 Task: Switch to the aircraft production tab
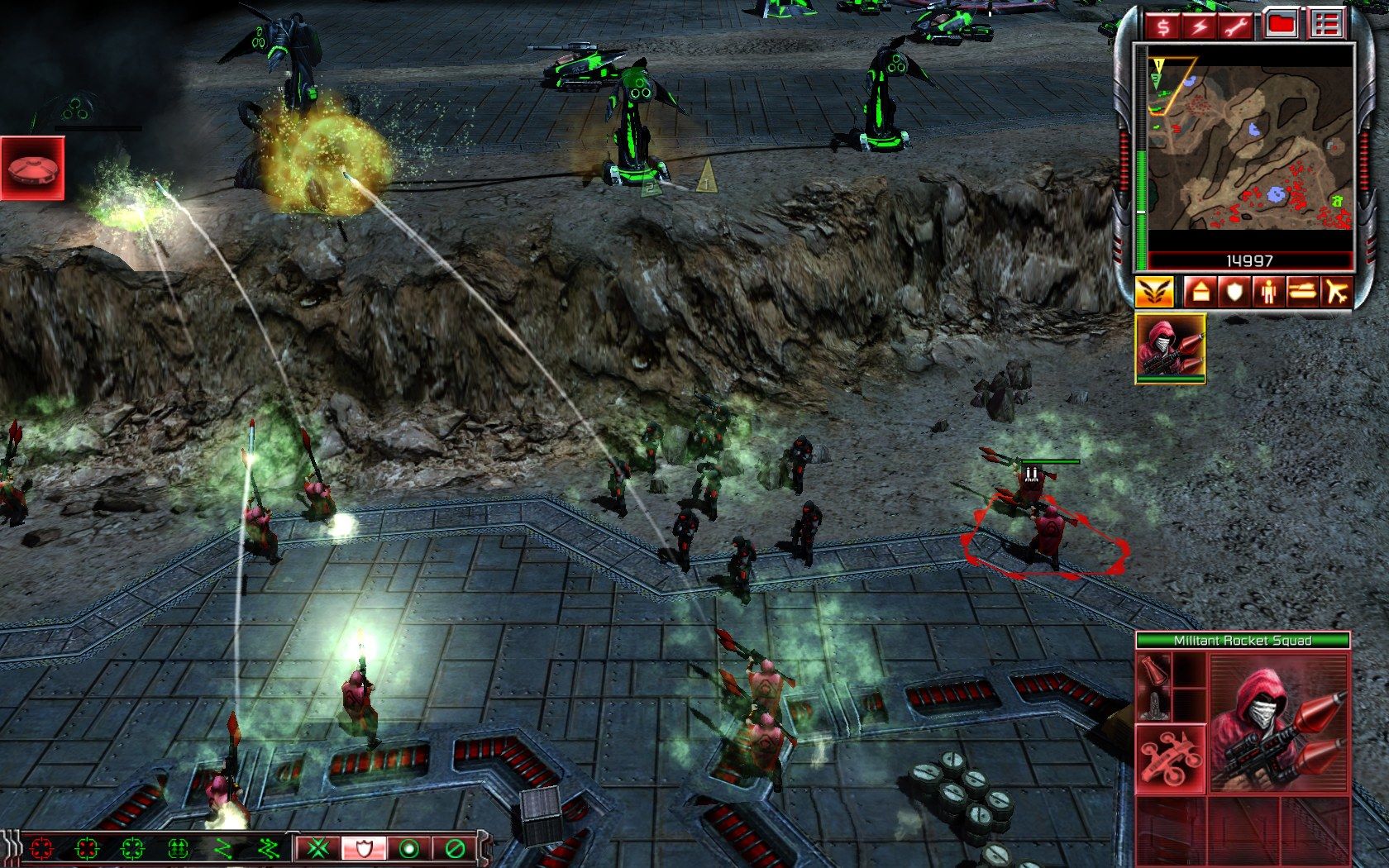click(1335, 292)
